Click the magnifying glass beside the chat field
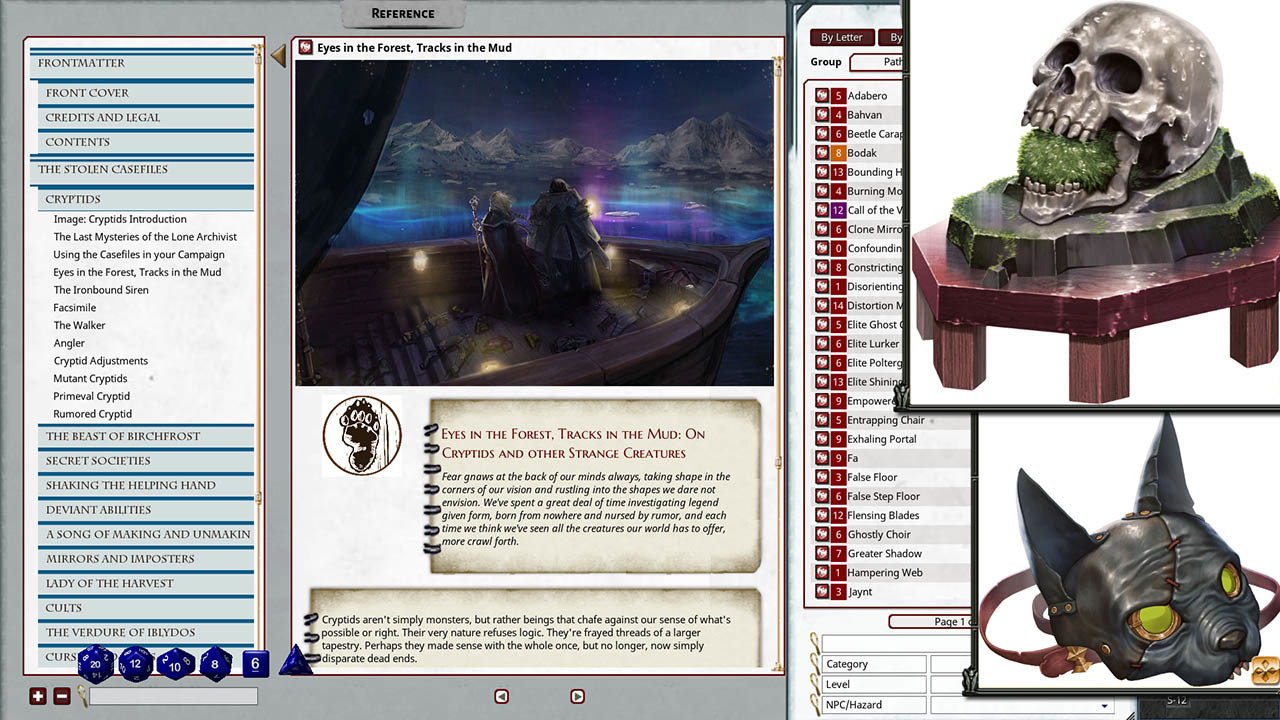 82,696
